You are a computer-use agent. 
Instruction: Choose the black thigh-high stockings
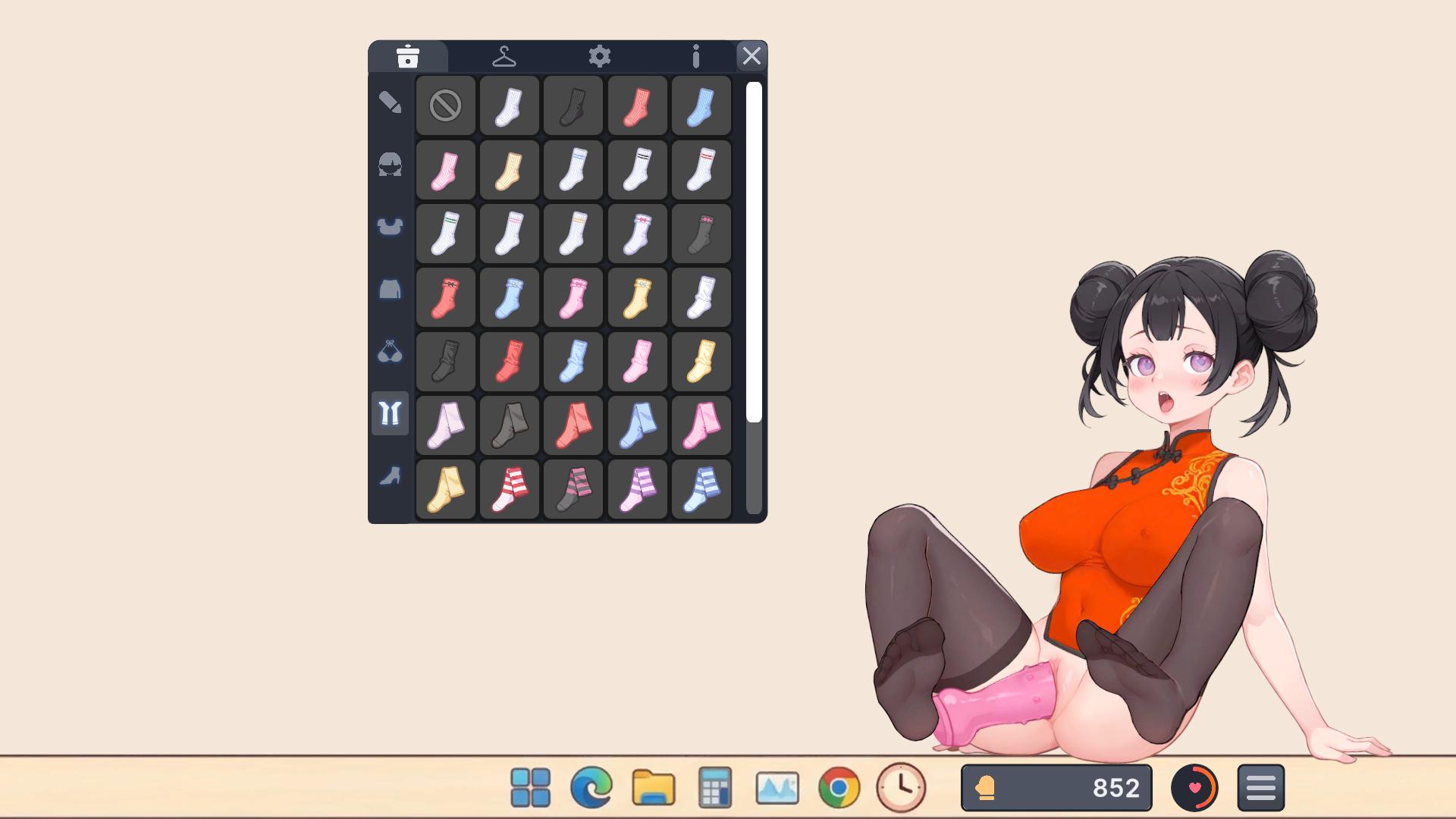tap(509, 425)
